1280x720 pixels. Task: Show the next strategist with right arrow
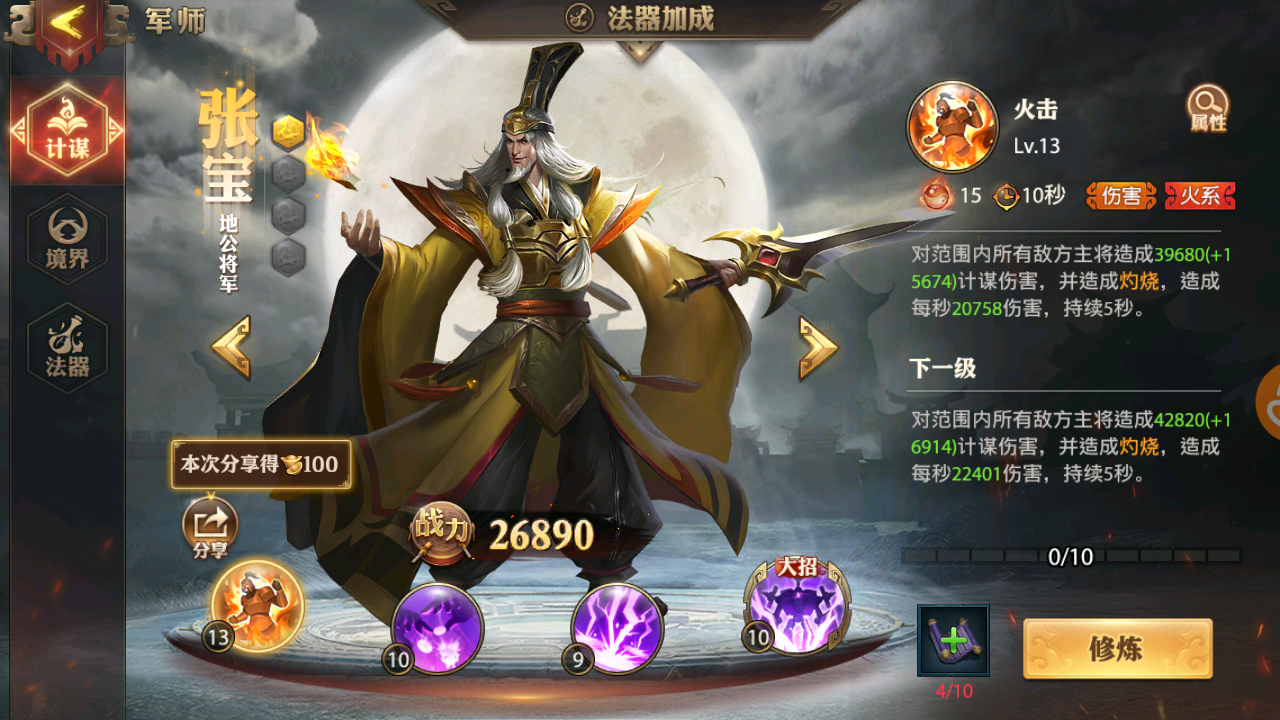point(818,347)
